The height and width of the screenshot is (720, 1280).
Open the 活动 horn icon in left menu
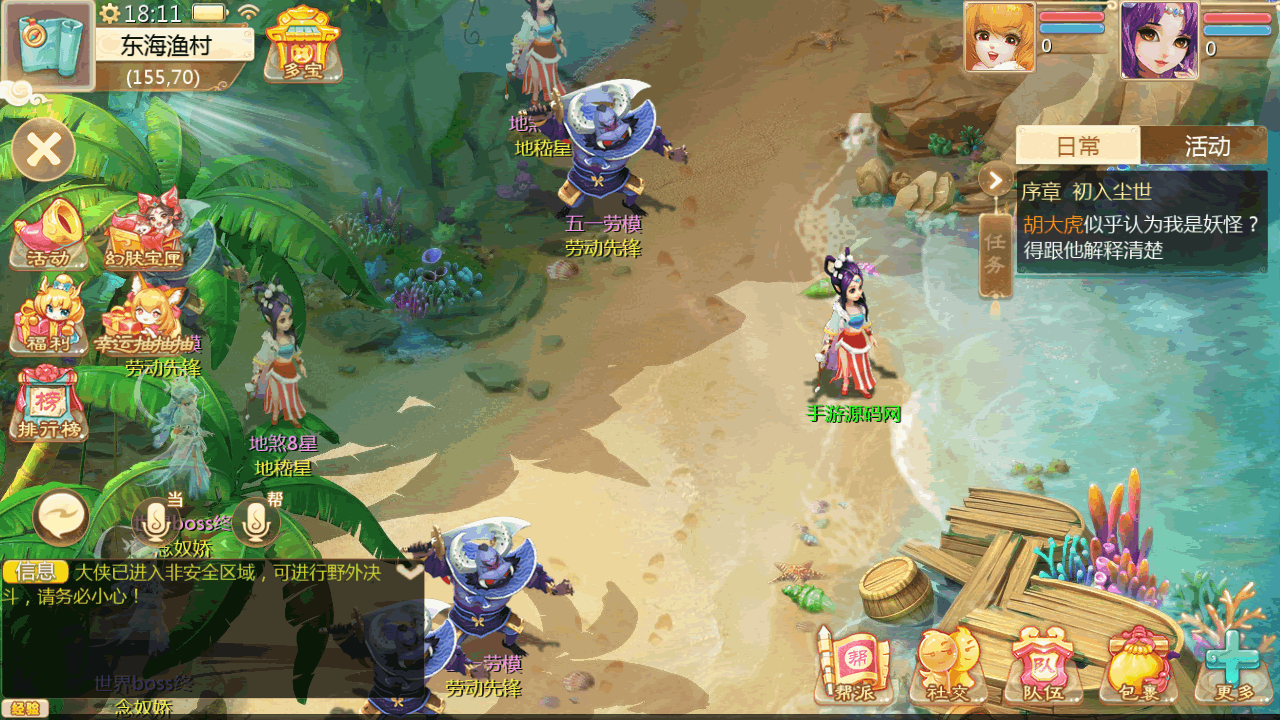[48, 234]
